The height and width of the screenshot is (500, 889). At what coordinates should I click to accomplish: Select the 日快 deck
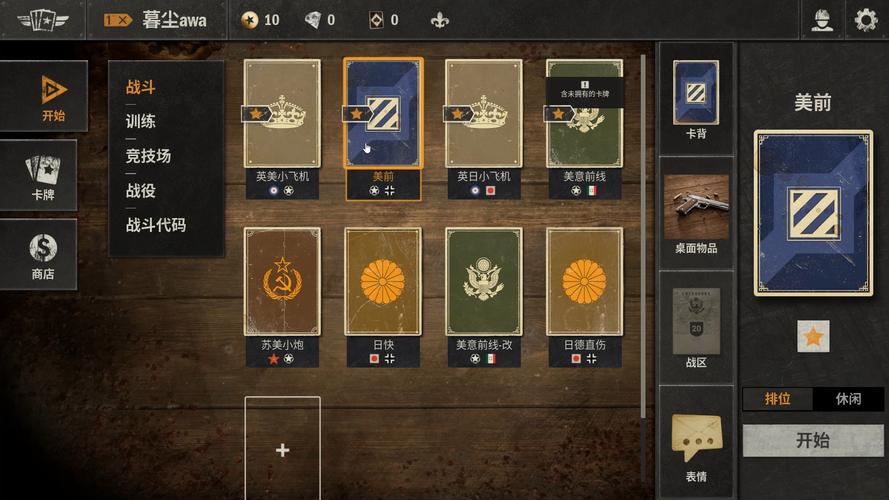(383, 283)
